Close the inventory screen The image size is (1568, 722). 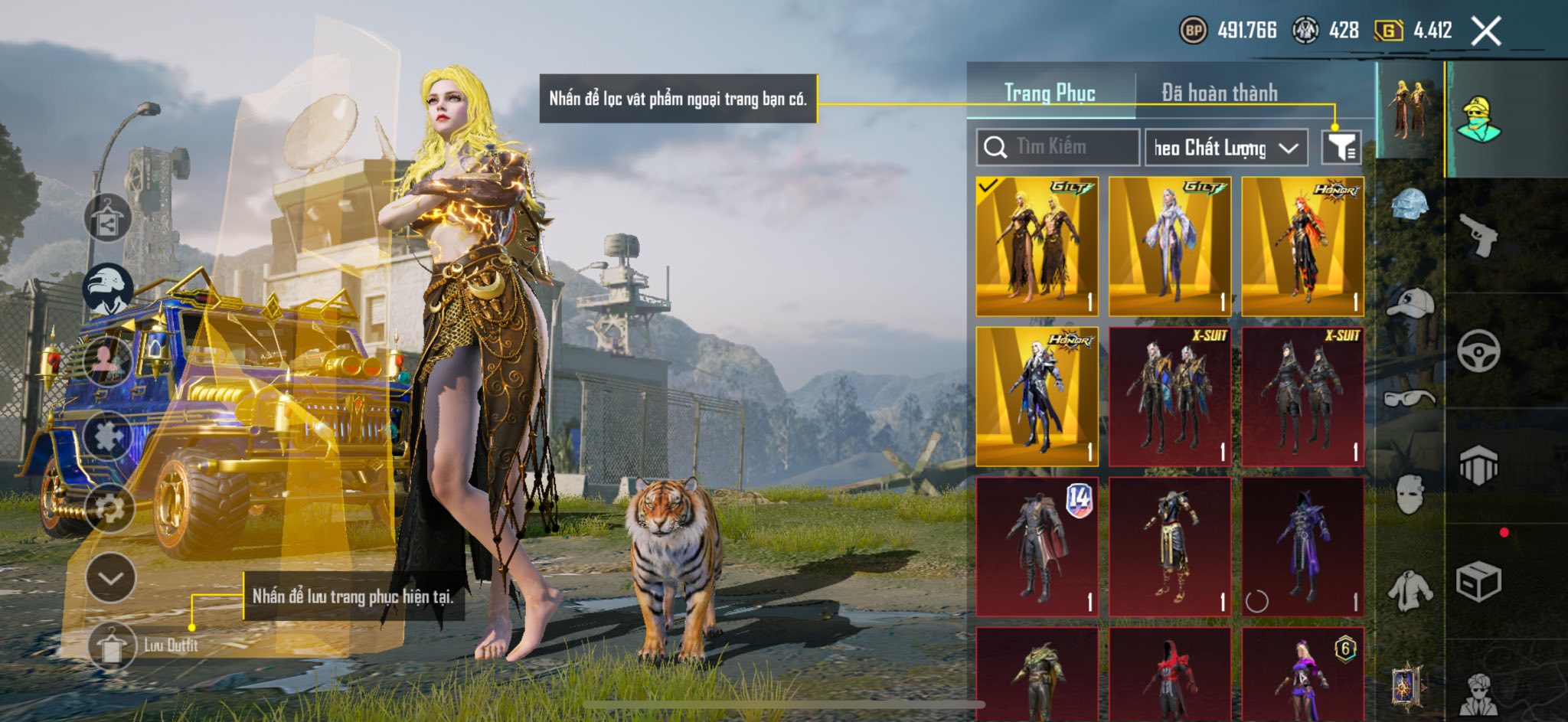1486,31
